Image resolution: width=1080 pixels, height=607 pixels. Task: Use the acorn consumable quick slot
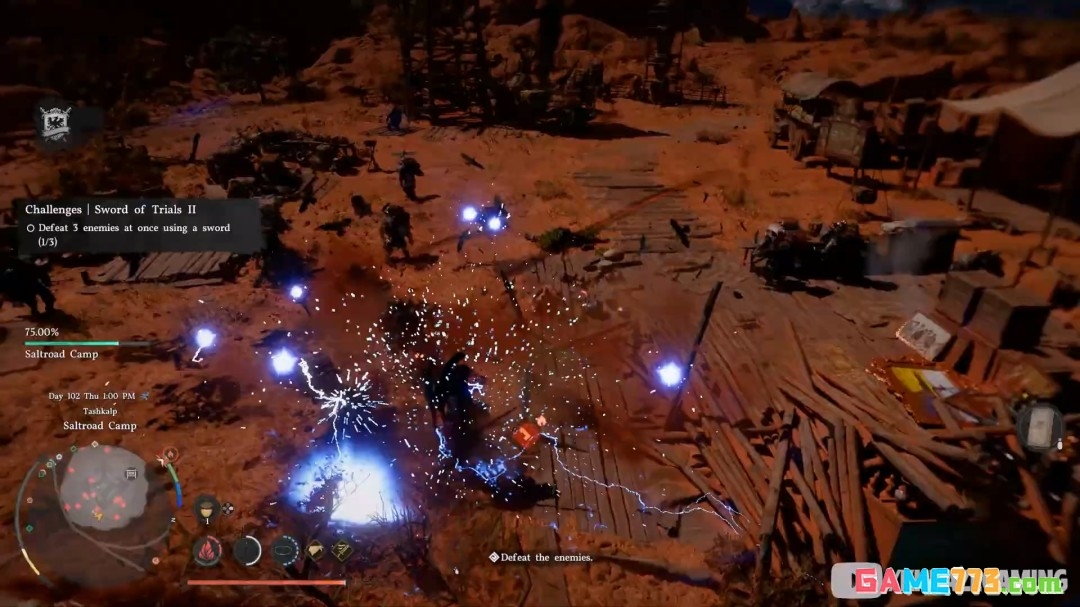207,507
